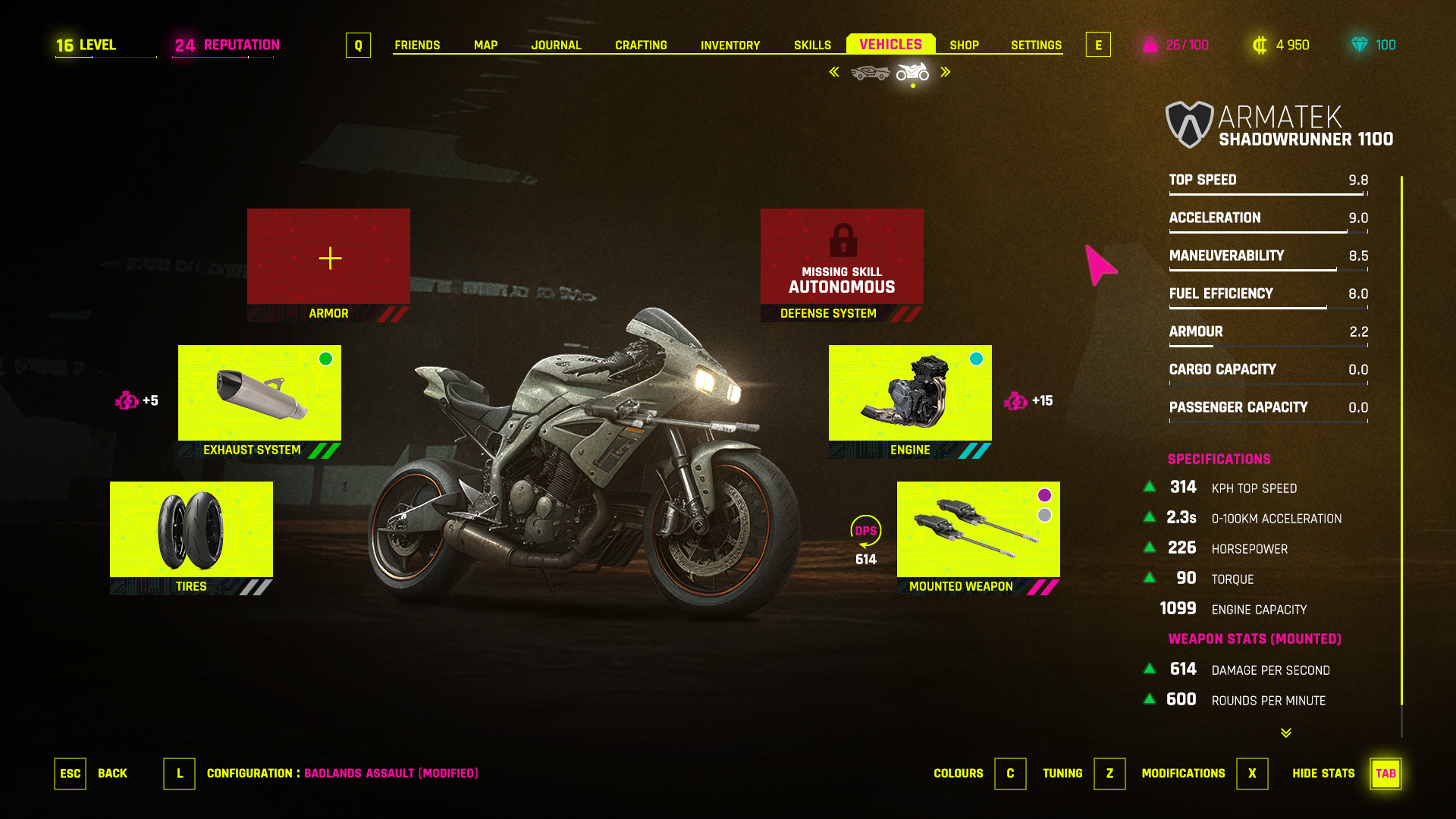Screen dimensions: 1456x819
Task: Select the Mounted Weapon slot
Action: (x=978, y=530)
